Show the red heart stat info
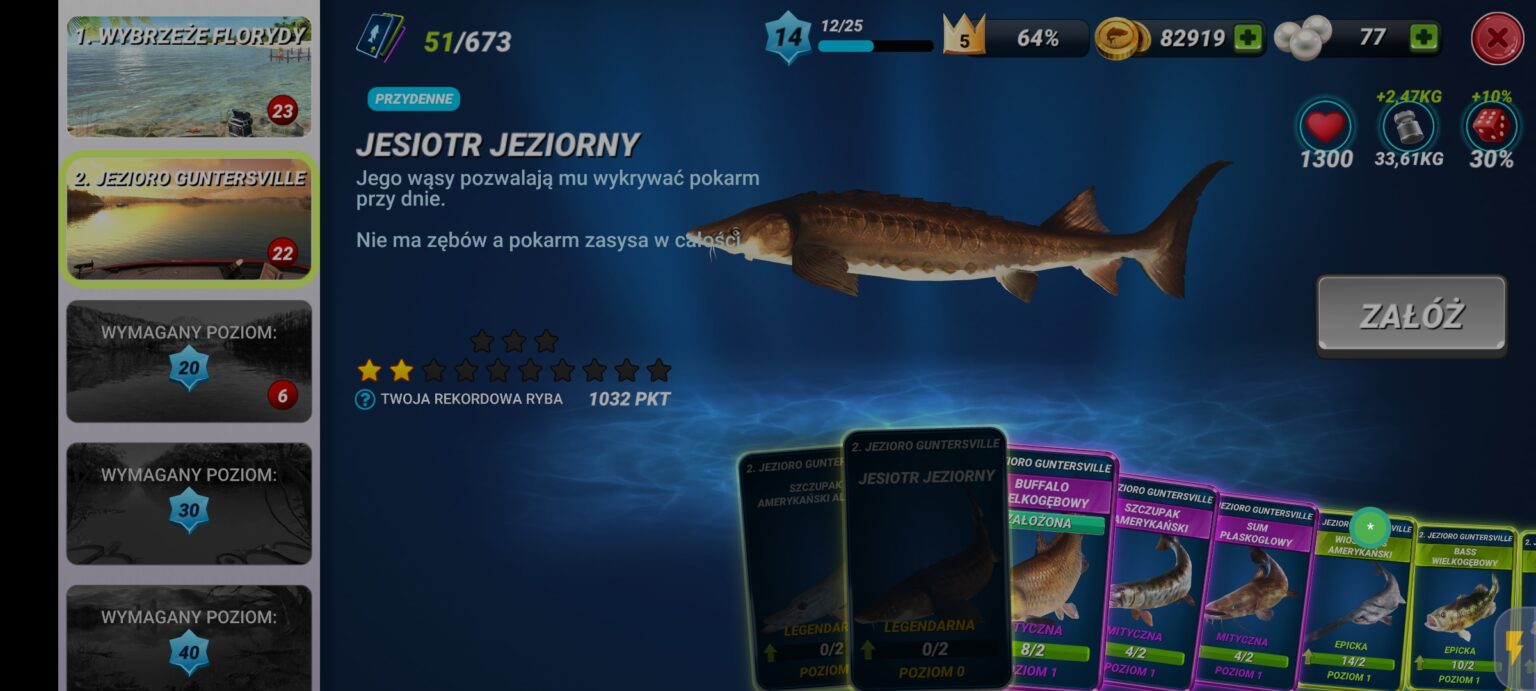Viewport: 1536px width, 691px height. (1326, 128)
